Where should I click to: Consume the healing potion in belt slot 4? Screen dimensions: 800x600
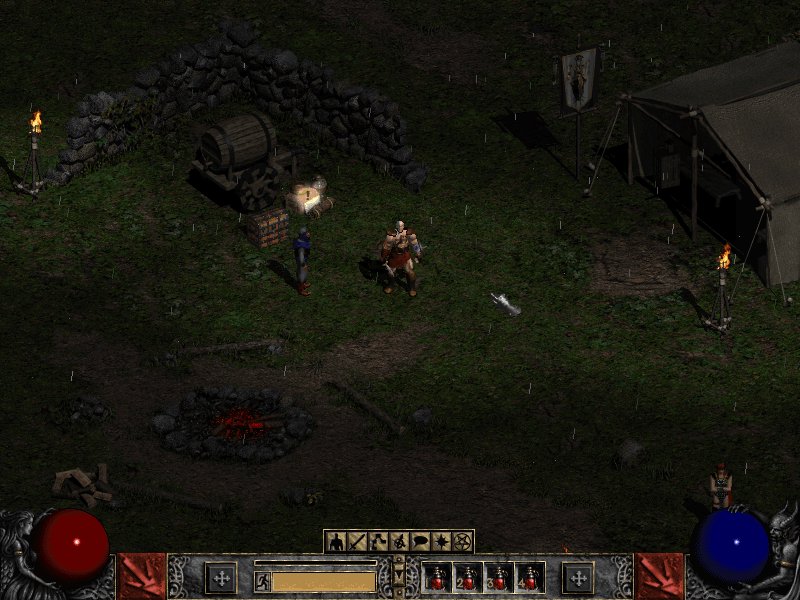click(530, 578)
